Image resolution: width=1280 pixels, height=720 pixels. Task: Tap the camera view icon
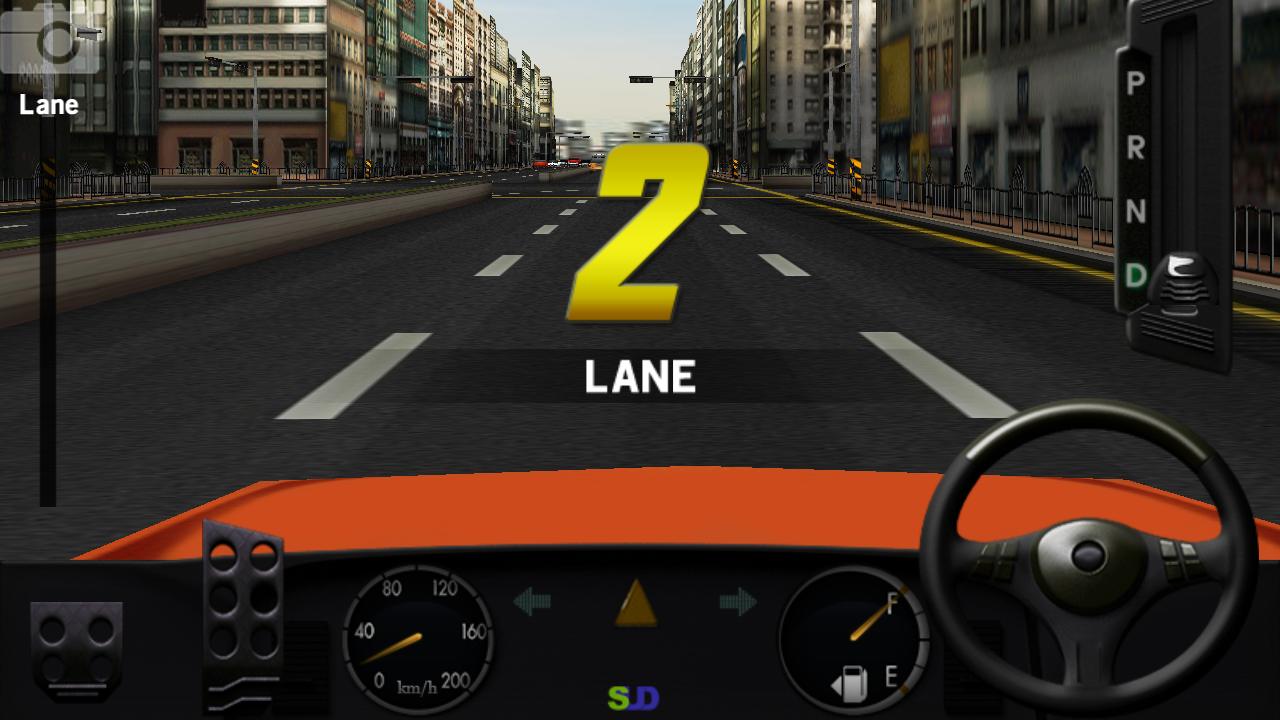pyautogui.click(x=50, y=42)
